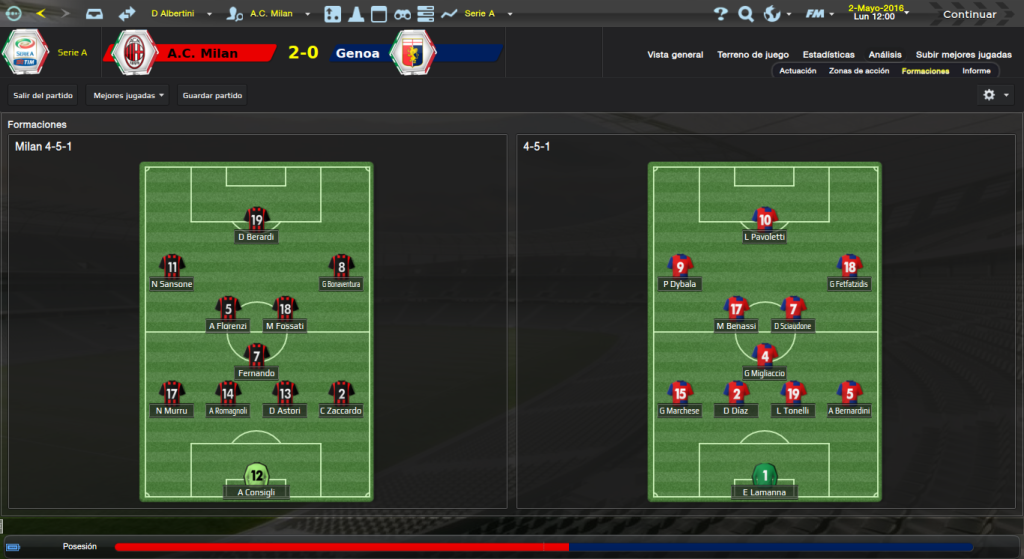Click Salir del partido

[43, 95]
